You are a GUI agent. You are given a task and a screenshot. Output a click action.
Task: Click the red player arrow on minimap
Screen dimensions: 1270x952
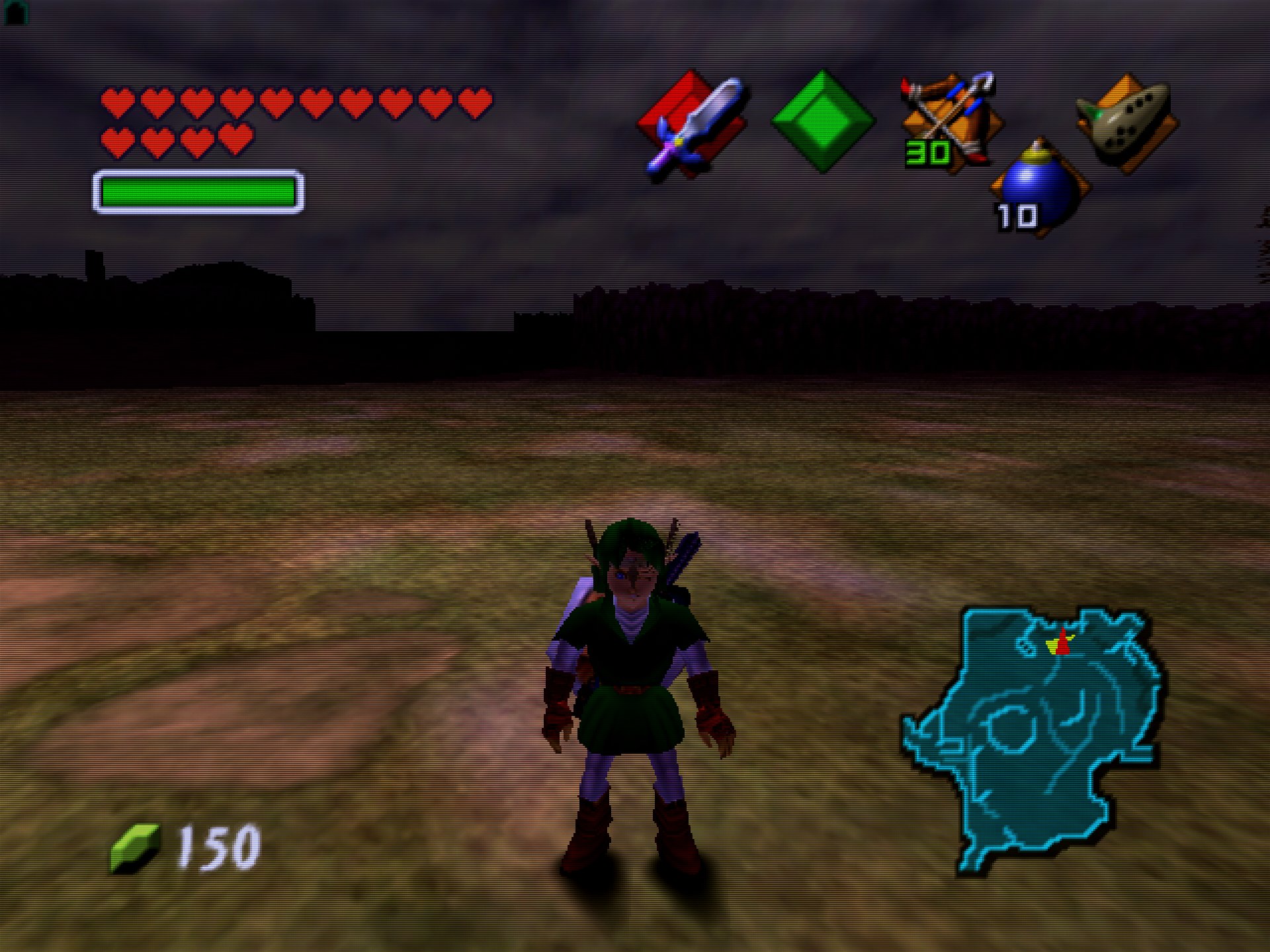click(1063, 642)
